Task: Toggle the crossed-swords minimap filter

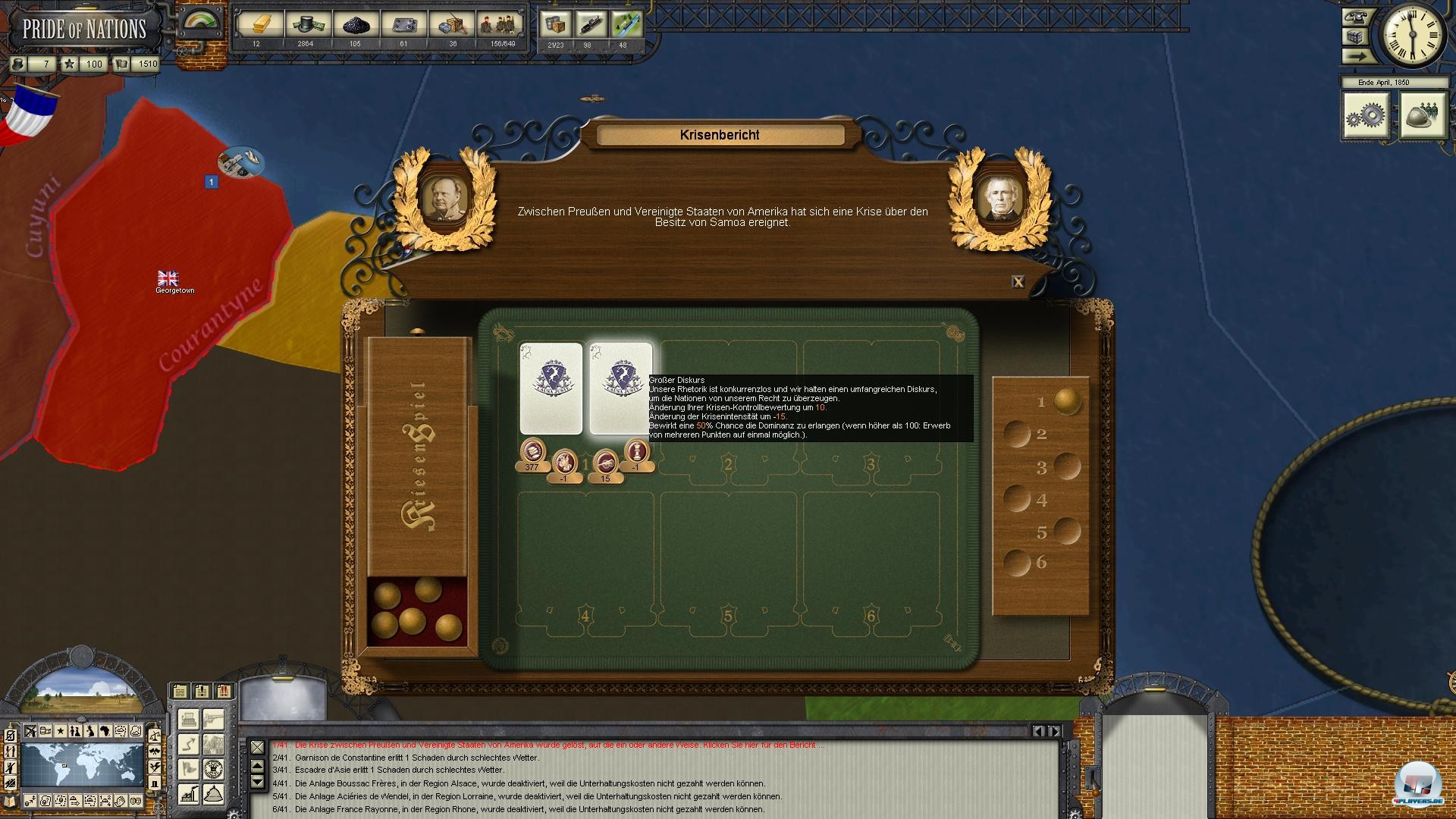Action: click(30, 731)
